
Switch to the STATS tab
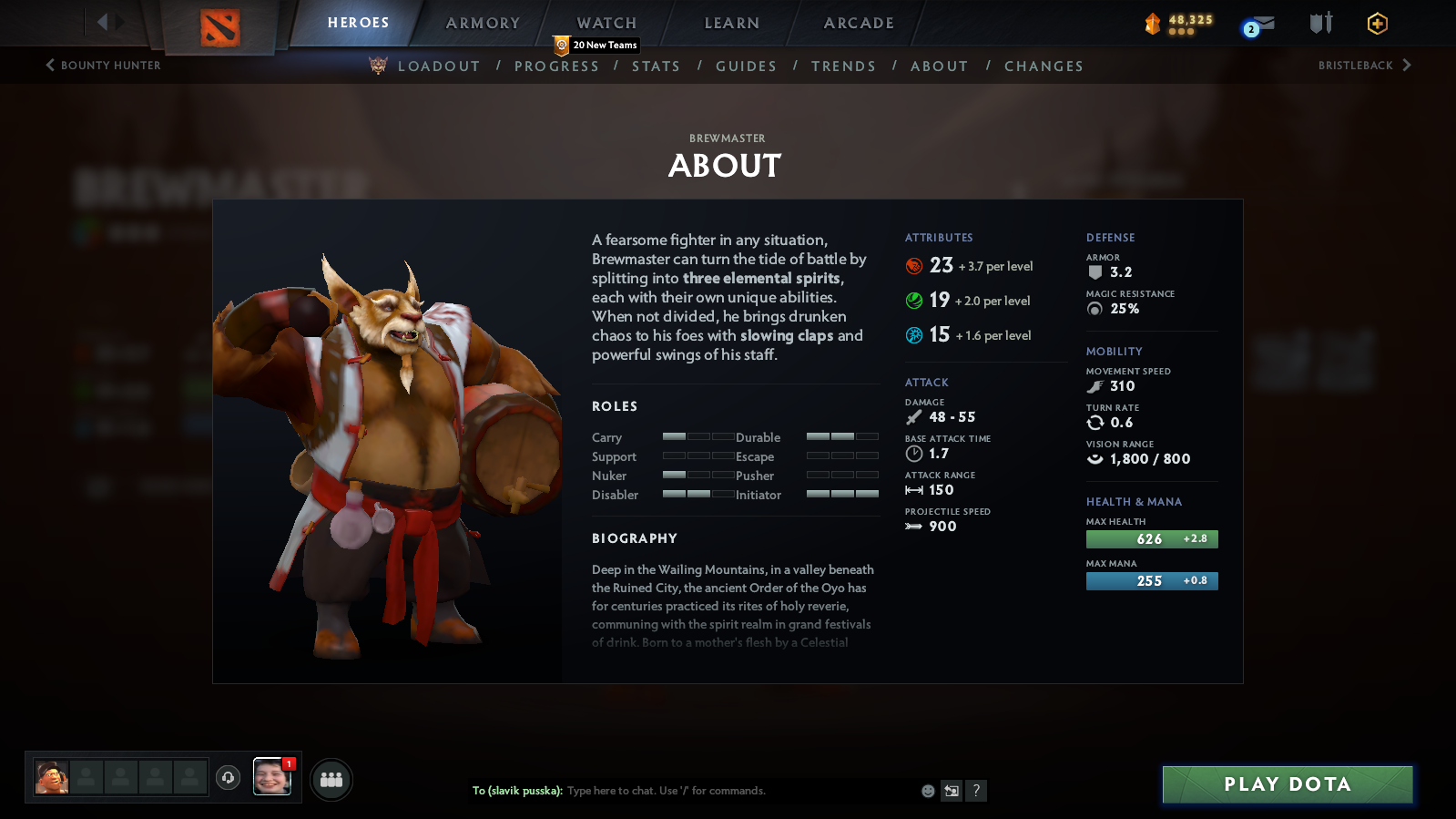click(656, 66)
